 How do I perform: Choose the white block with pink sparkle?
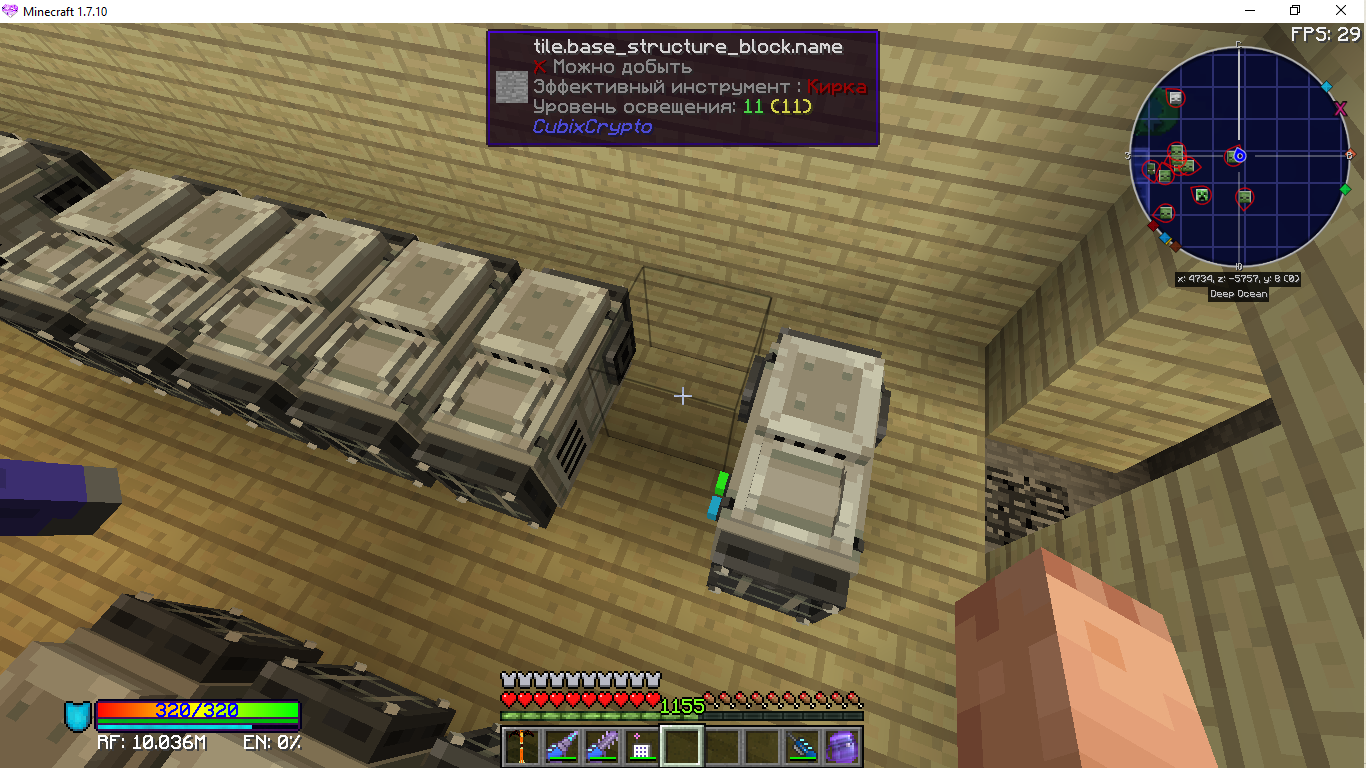[x=642, y=747]
